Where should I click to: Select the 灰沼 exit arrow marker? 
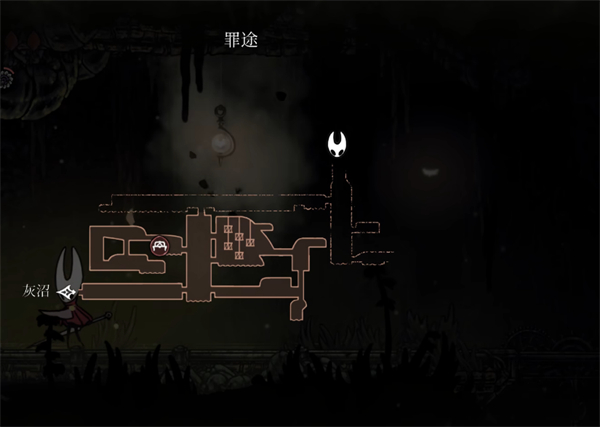click(69, 292)
